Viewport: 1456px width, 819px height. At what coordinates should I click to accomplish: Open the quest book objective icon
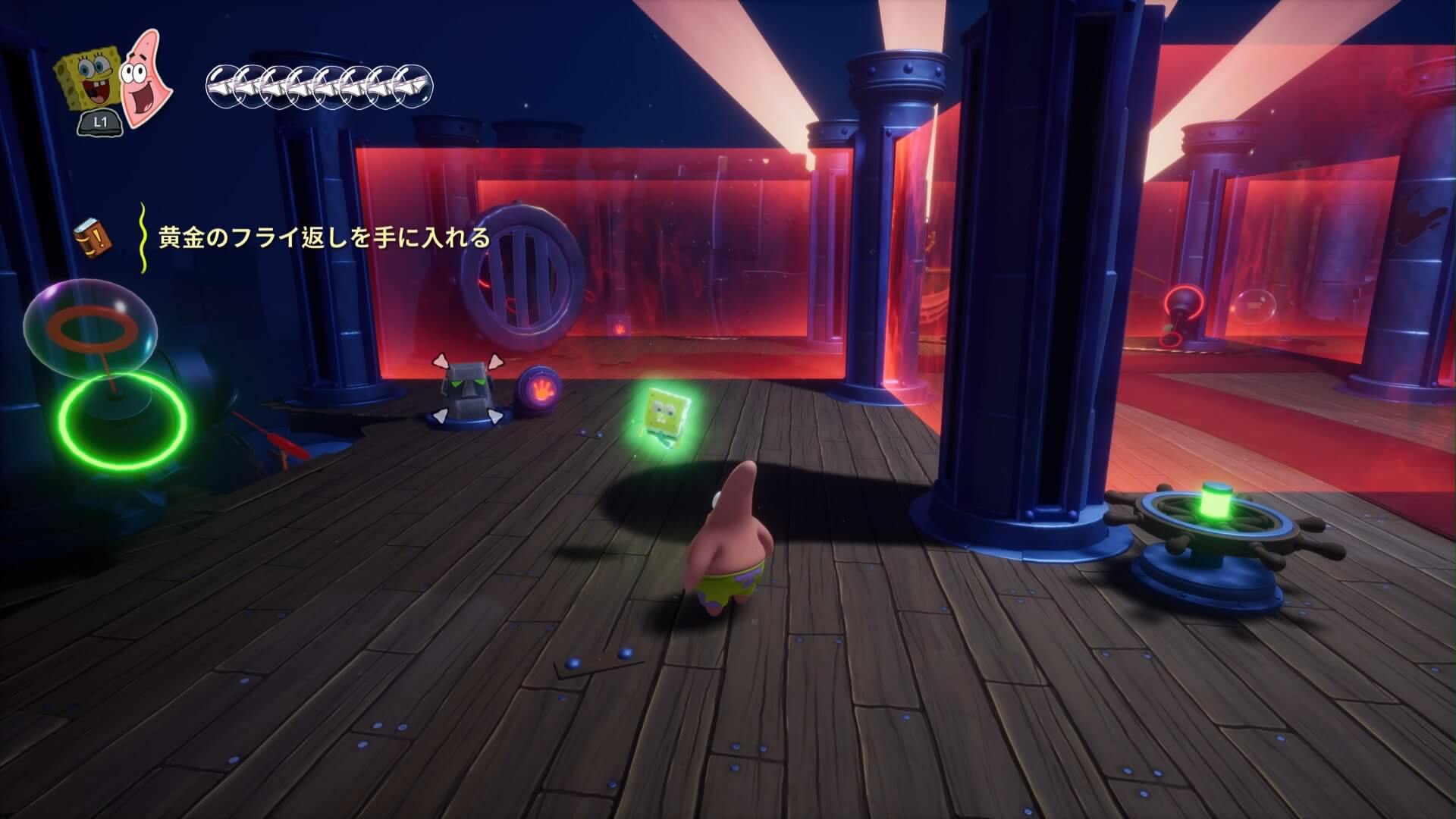click(x=93, y=237)
